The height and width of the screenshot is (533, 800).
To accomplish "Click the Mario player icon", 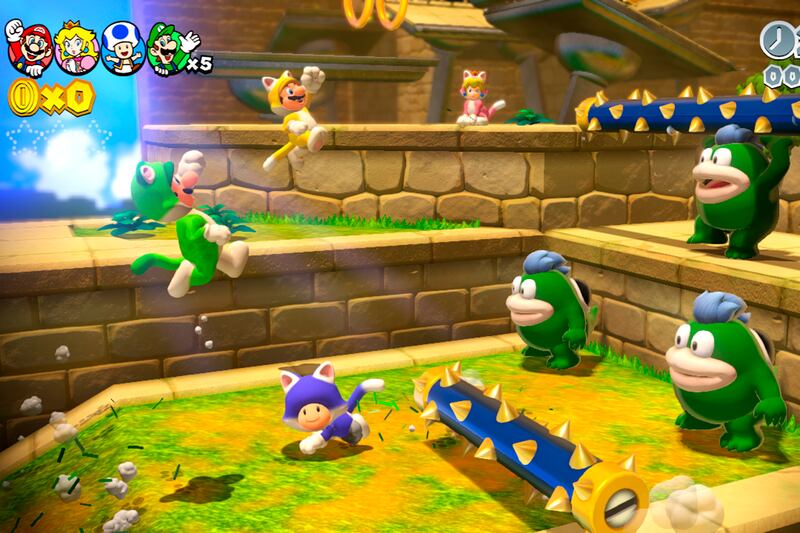I will click(x=28, y=47).
